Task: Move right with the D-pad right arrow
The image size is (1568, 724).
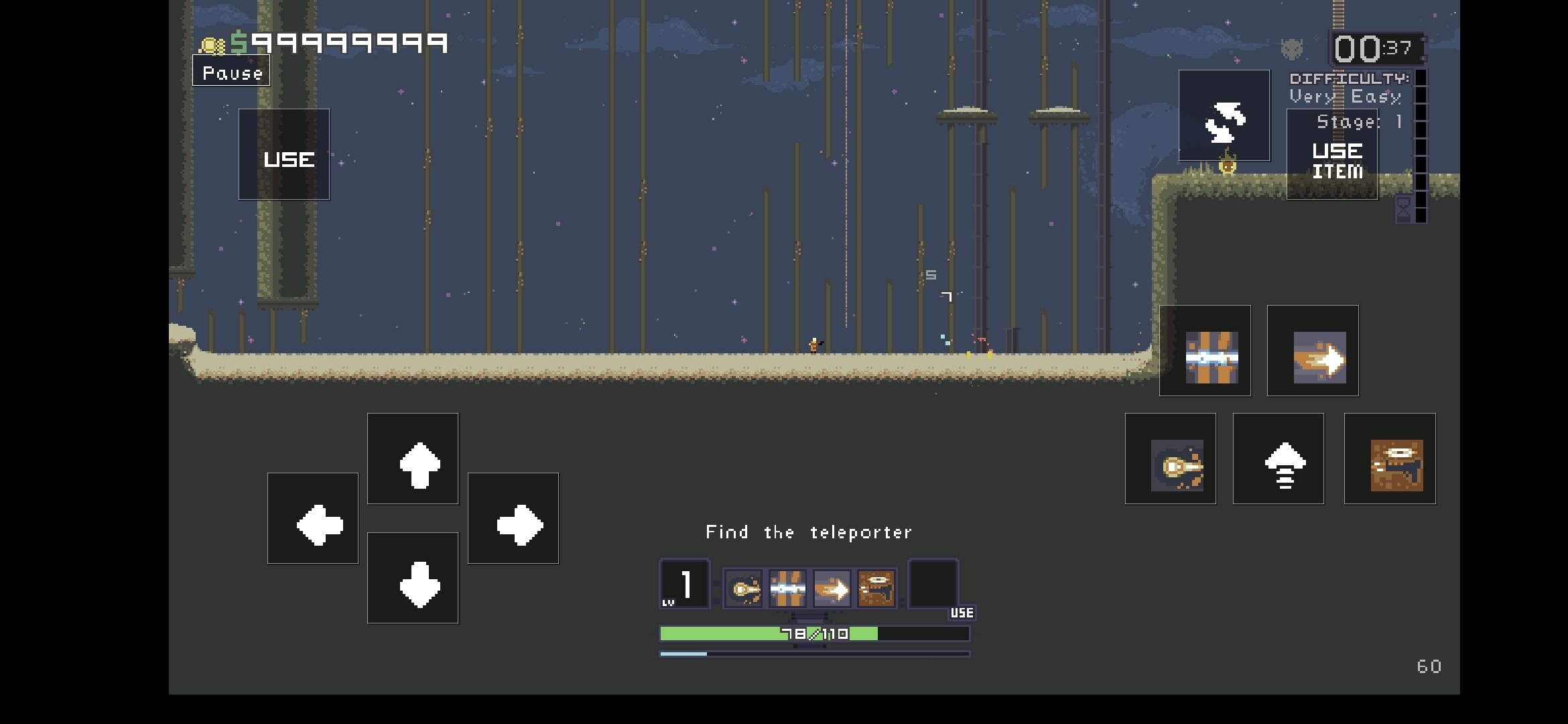Action: (513, 519)
